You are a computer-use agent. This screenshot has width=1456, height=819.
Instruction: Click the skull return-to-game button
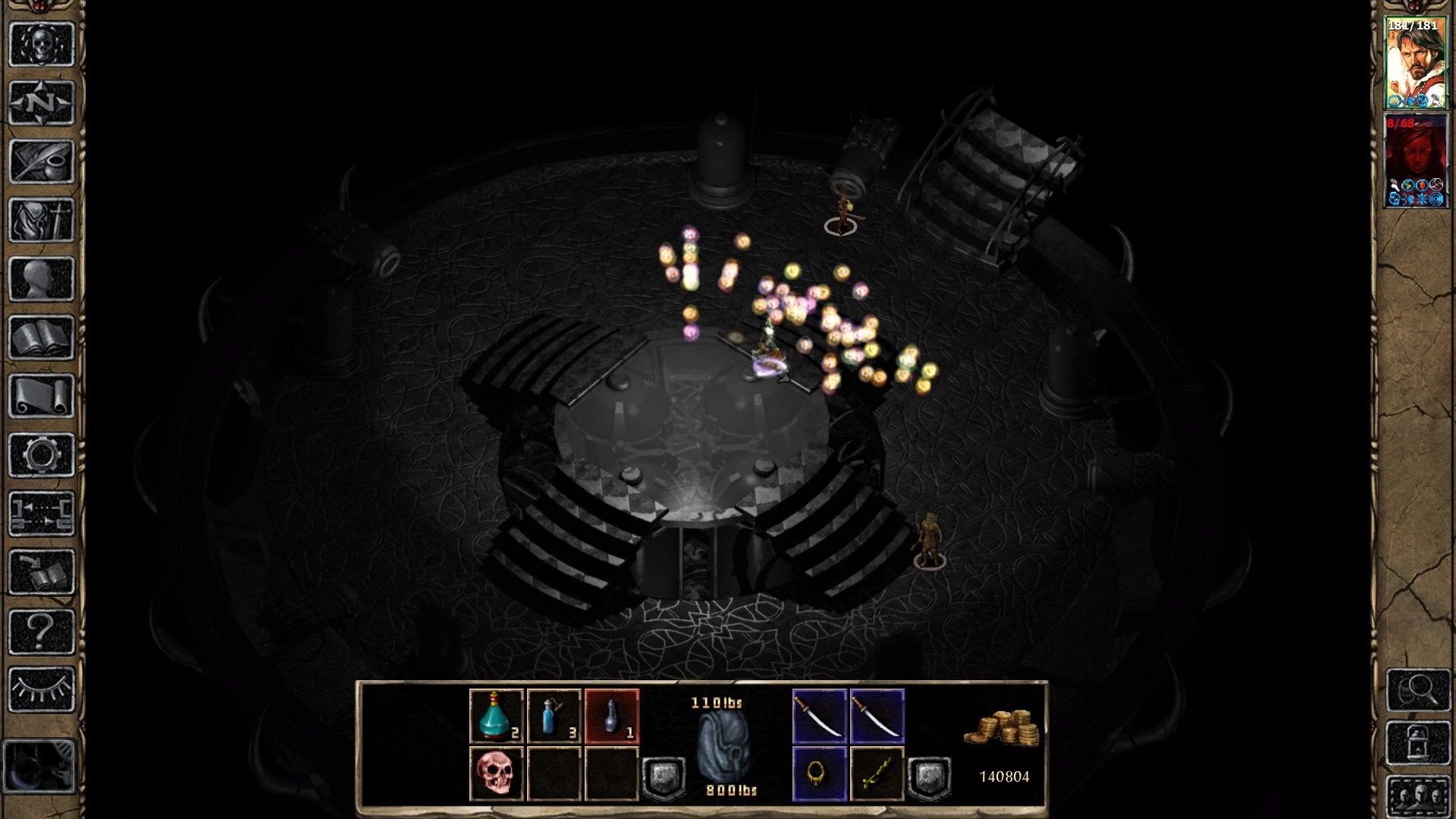42,44
